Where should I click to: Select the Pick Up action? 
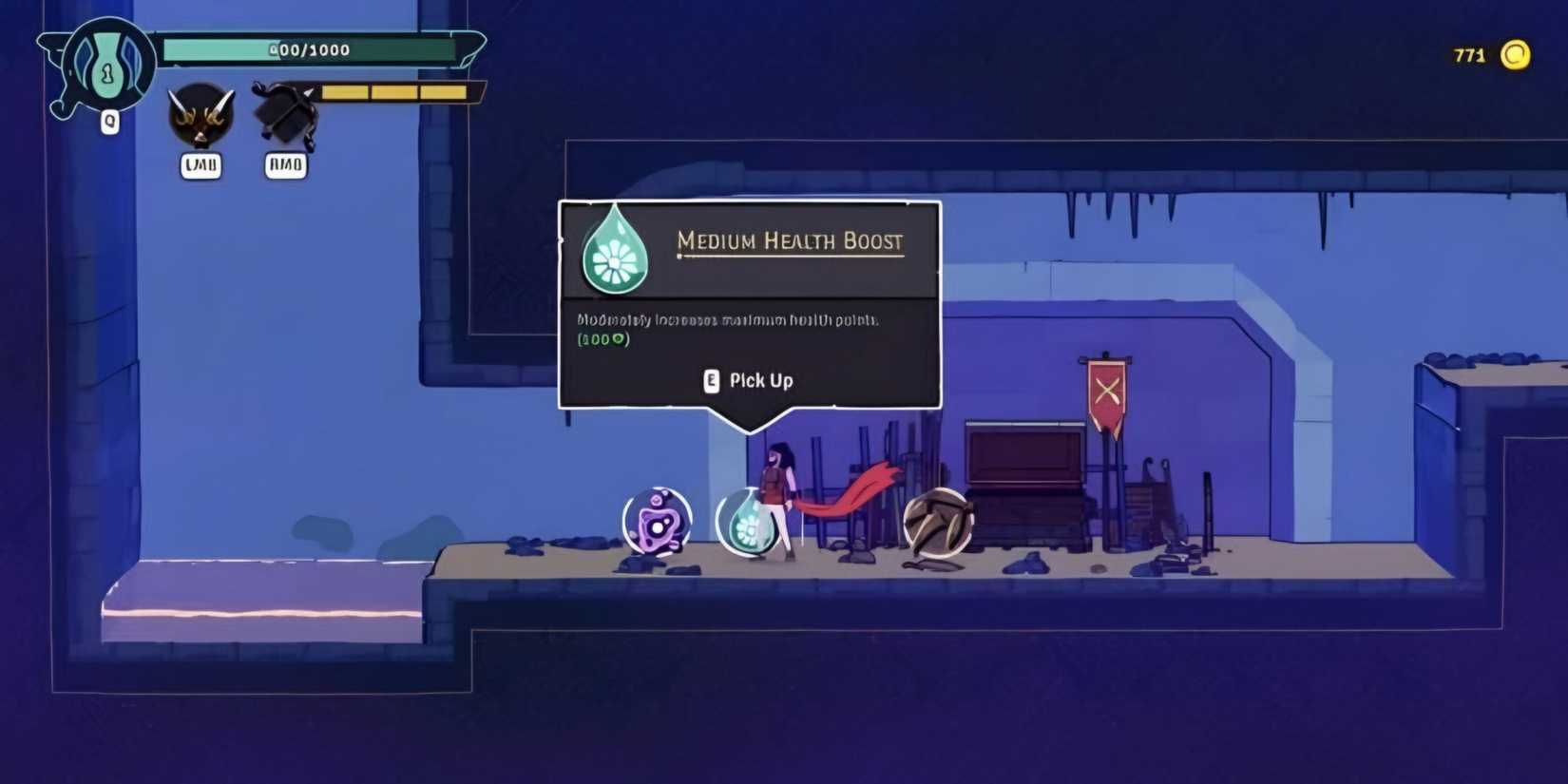coord(759,380)
